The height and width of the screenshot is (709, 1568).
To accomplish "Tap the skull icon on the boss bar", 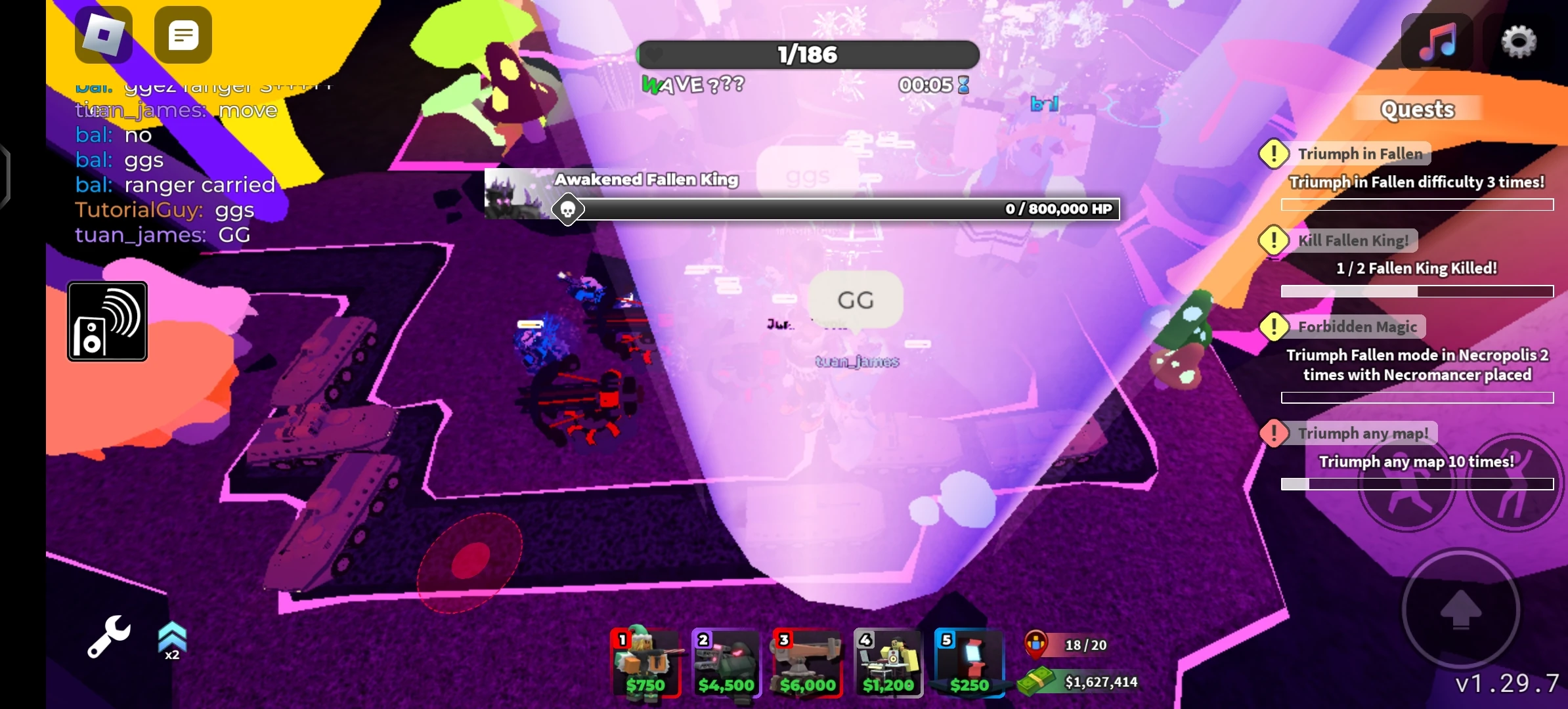I will tap(568, 209).
